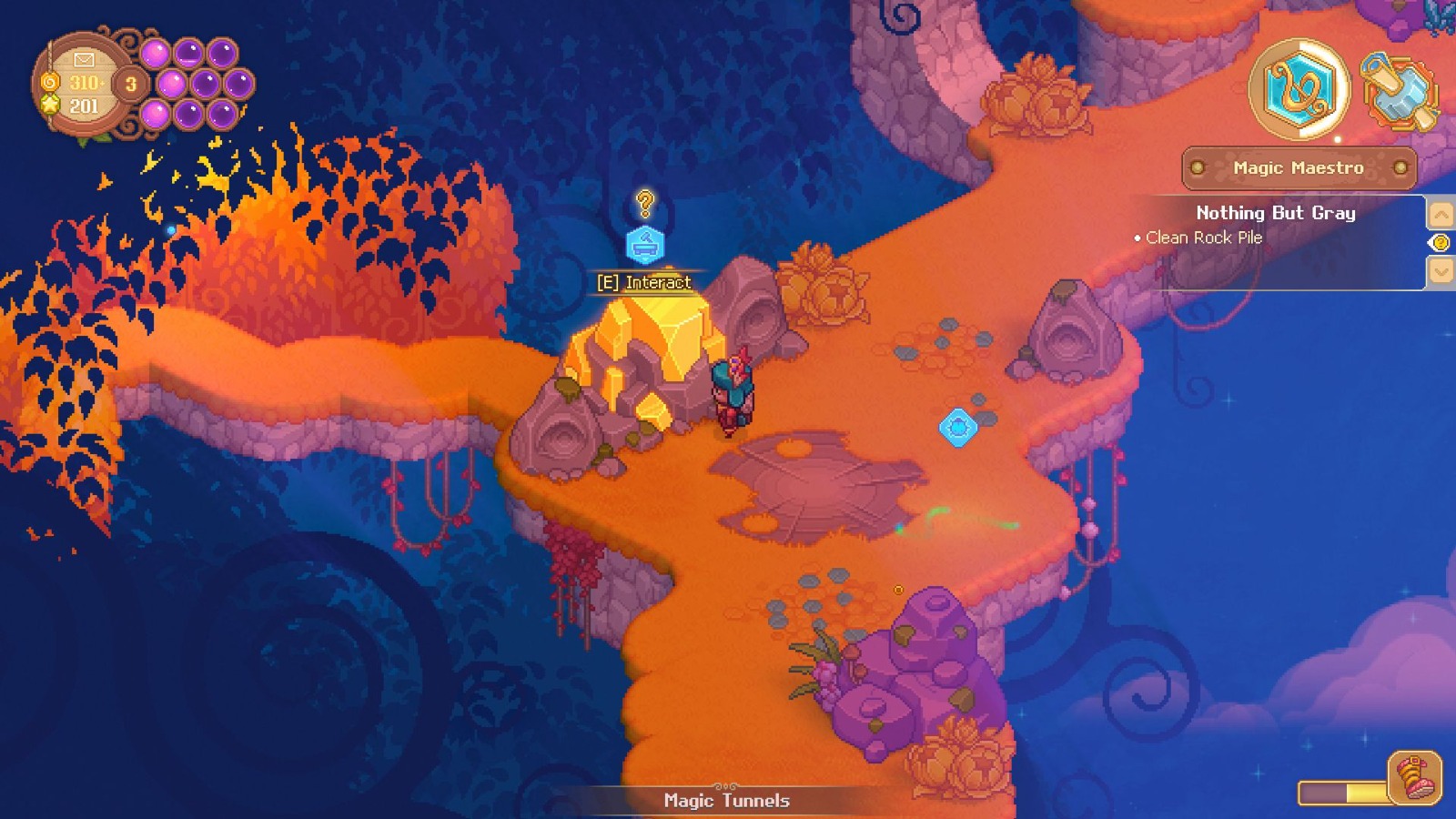1456x819 pixels.
Task: Collapse quests with the down chevron
Action: tap(1441, 270)
